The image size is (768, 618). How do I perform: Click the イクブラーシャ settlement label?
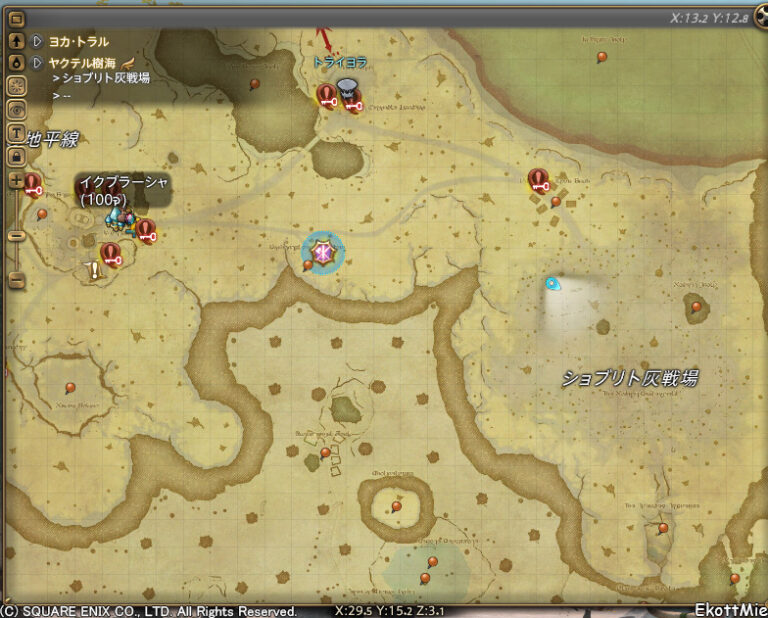[x=122, y=189]
